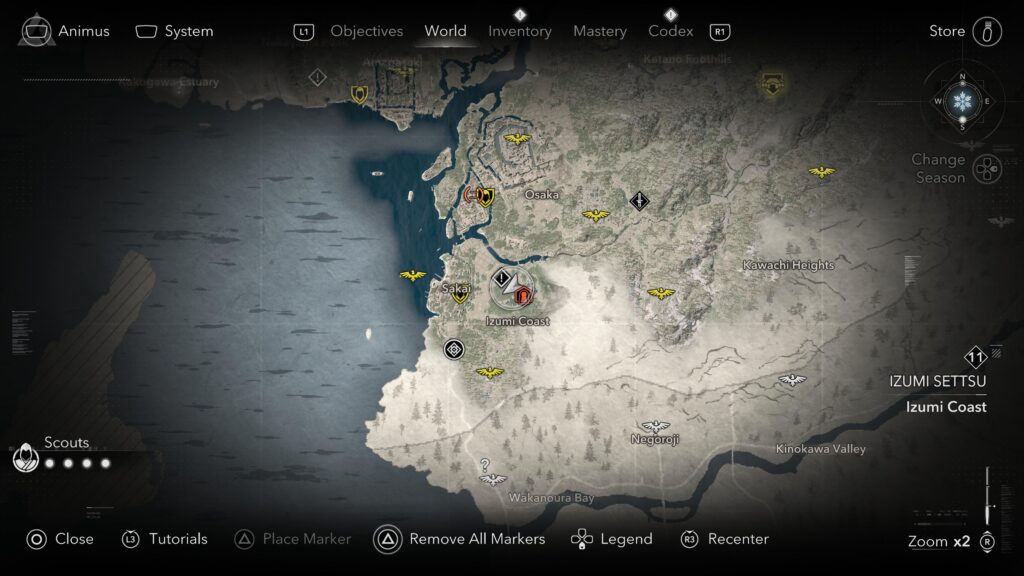Open the System menu

point(175,31)
